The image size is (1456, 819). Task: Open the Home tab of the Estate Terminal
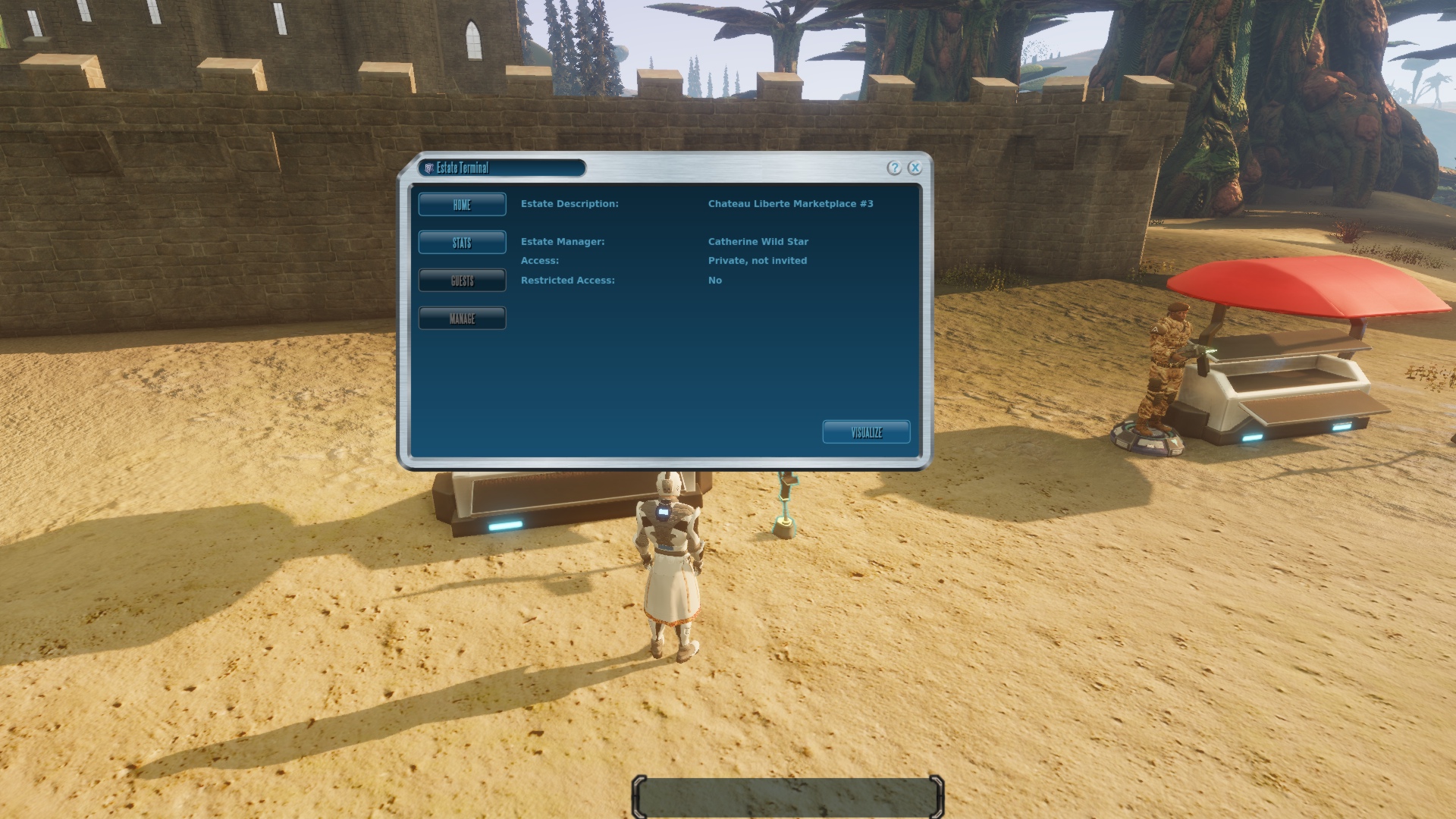tap(462, 205)
